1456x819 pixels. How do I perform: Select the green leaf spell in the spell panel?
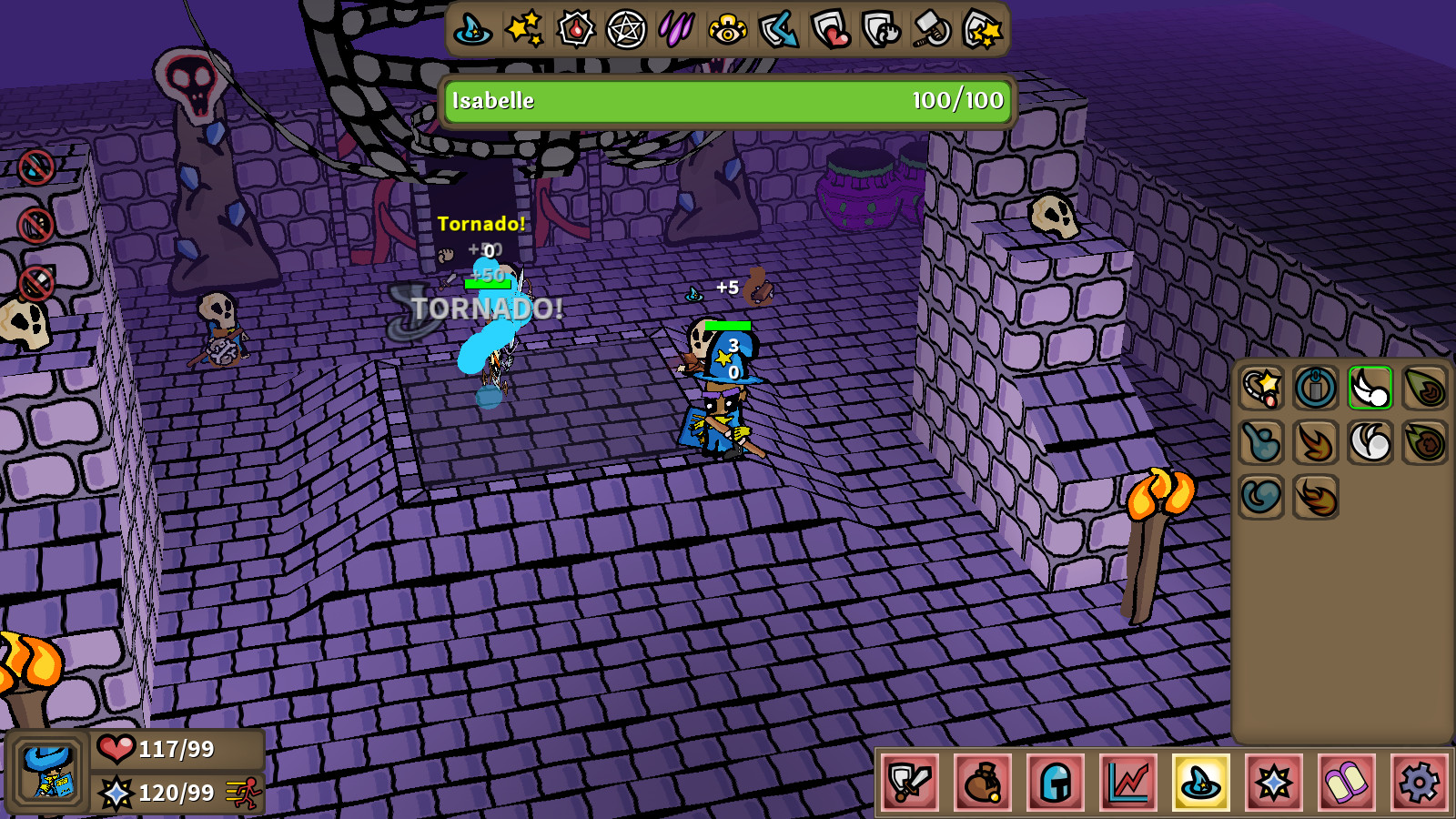click(x=1422, y=387)
